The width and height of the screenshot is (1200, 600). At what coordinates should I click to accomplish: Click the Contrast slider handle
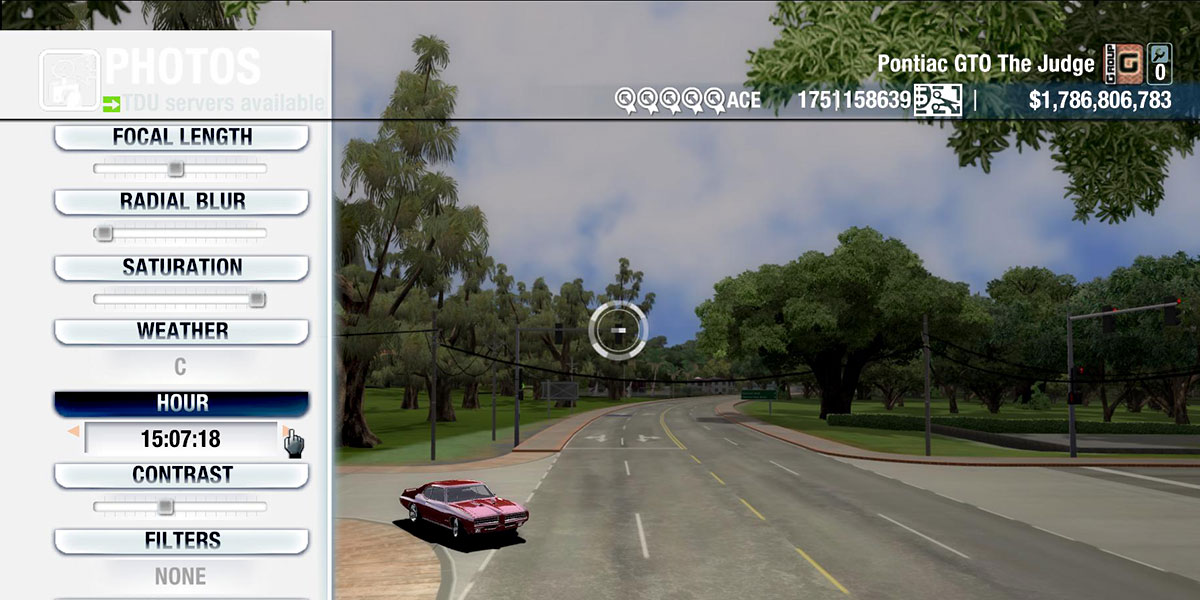click(x=166, y=507)
